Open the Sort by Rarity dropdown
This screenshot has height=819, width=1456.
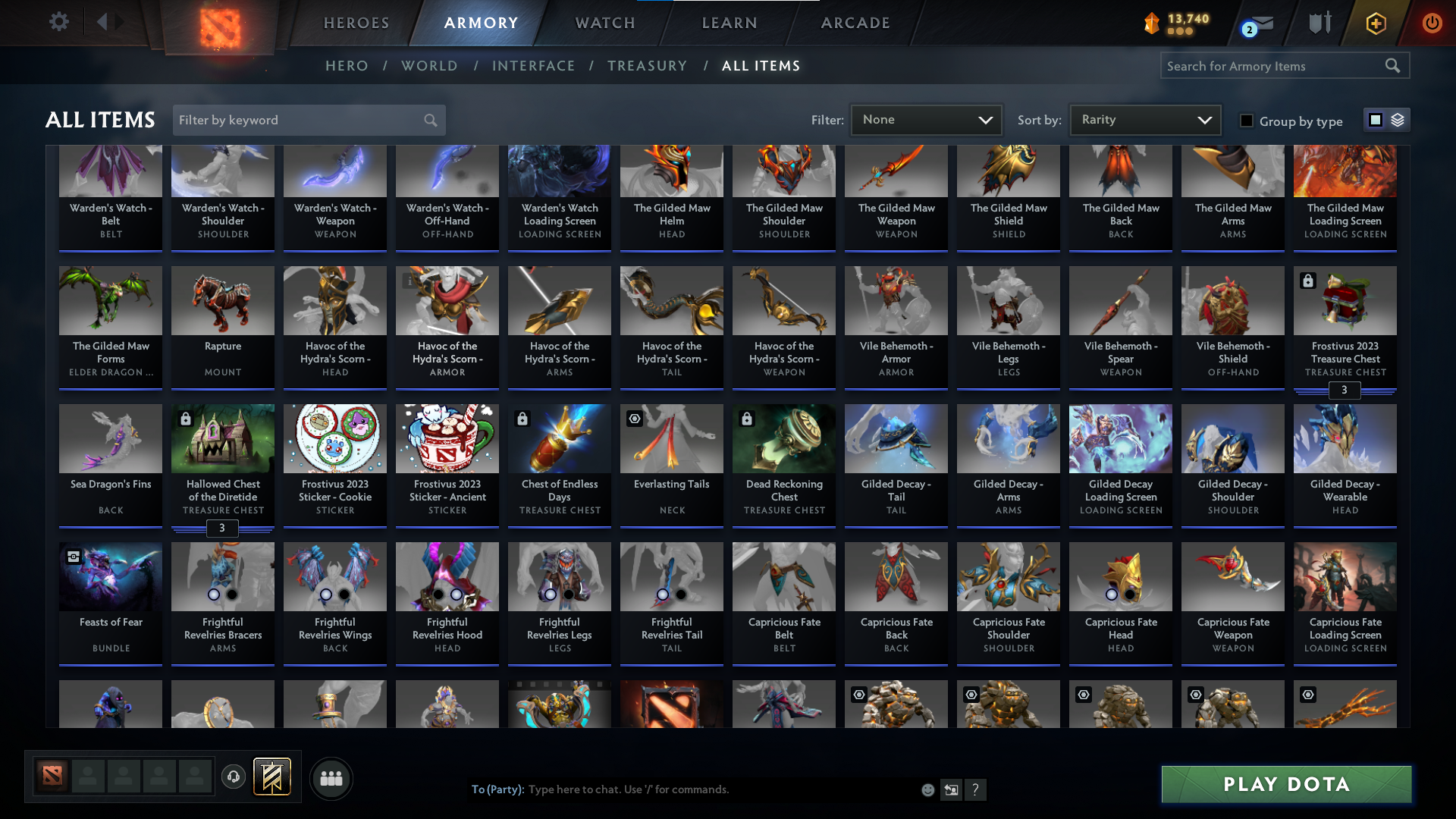coord(1144,119)
